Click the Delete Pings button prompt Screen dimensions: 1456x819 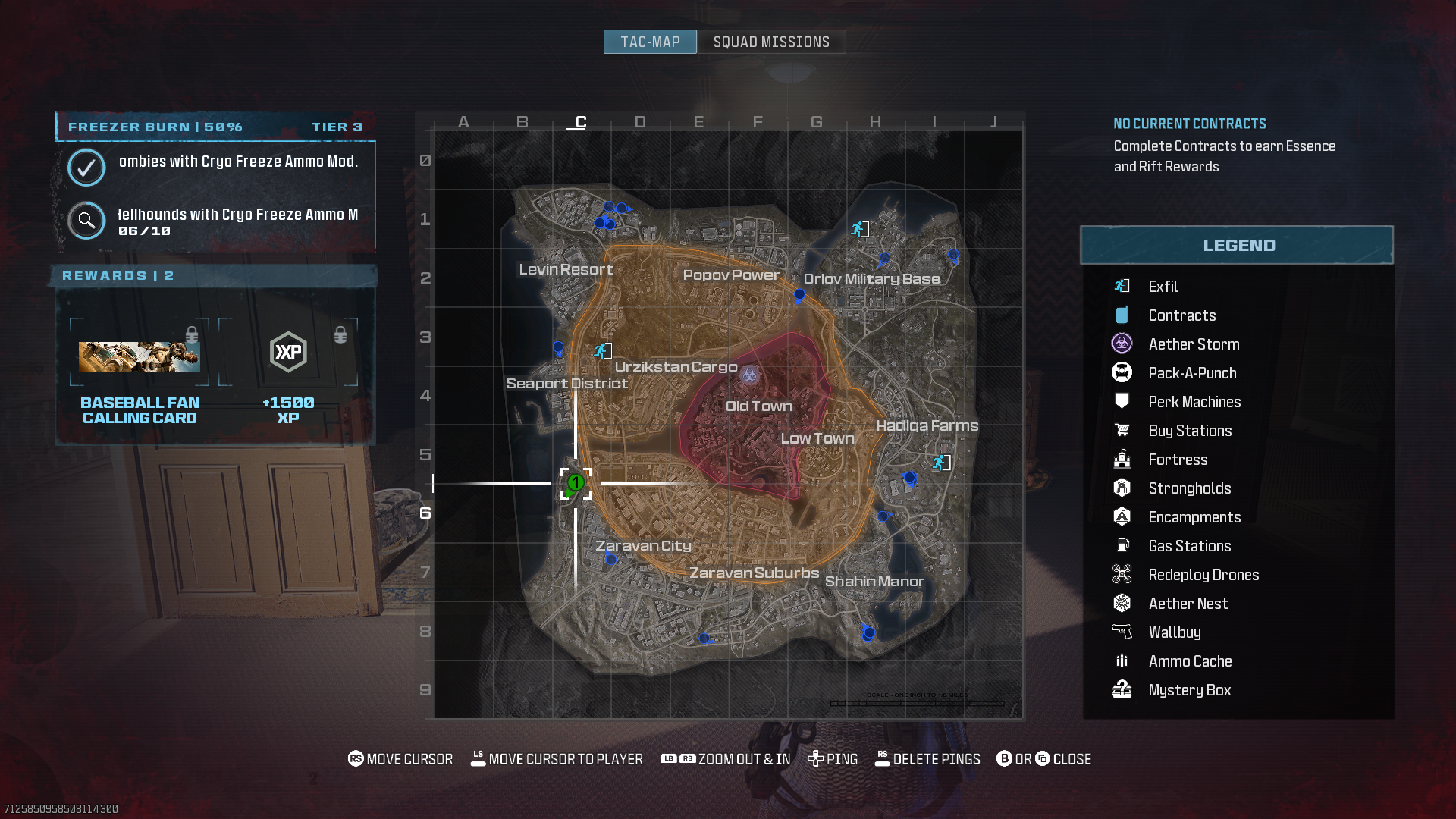927,758
